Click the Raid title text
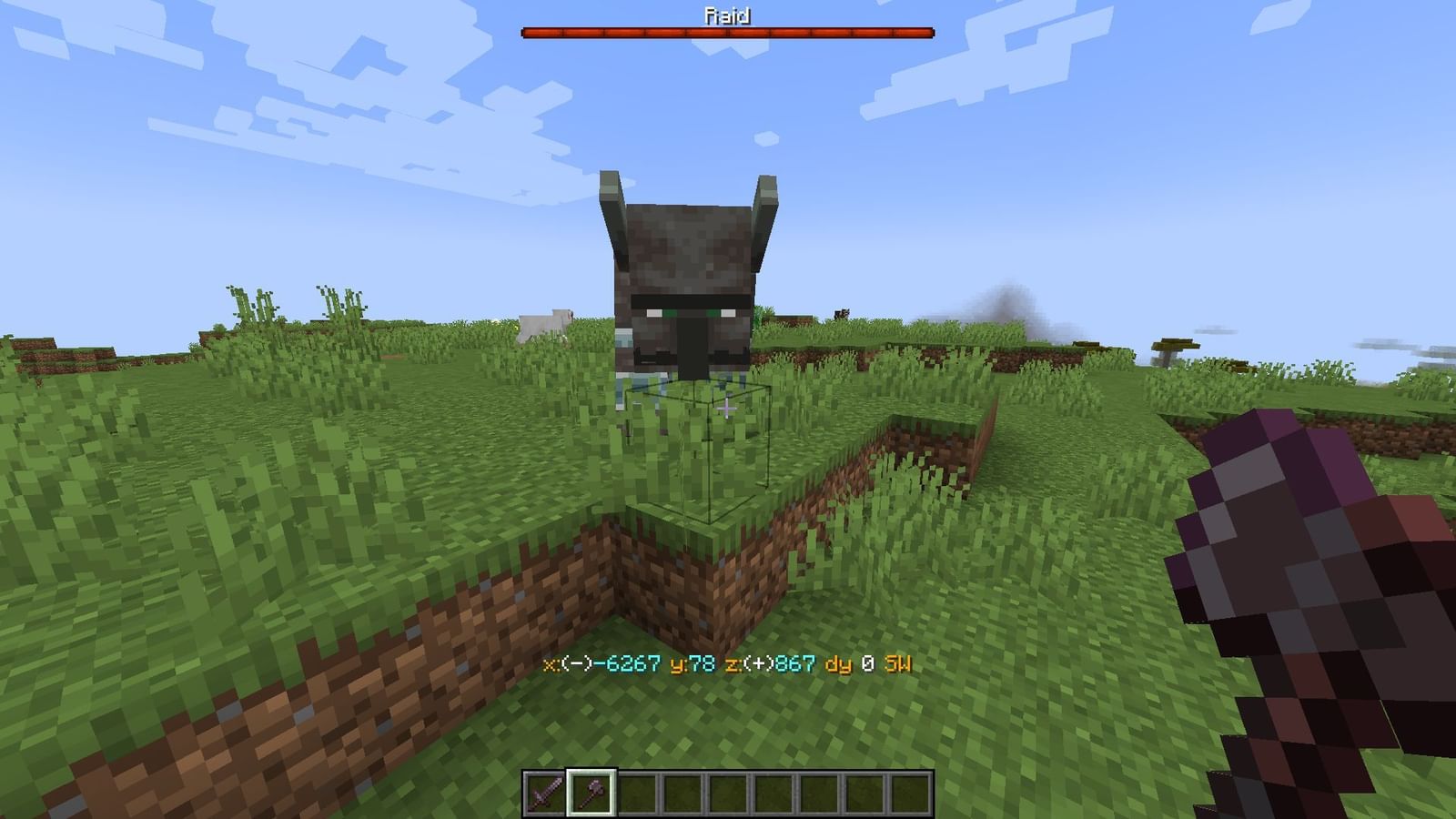Screen dimensions: 1456x819 pyautogui.click(x=726, y=14)
